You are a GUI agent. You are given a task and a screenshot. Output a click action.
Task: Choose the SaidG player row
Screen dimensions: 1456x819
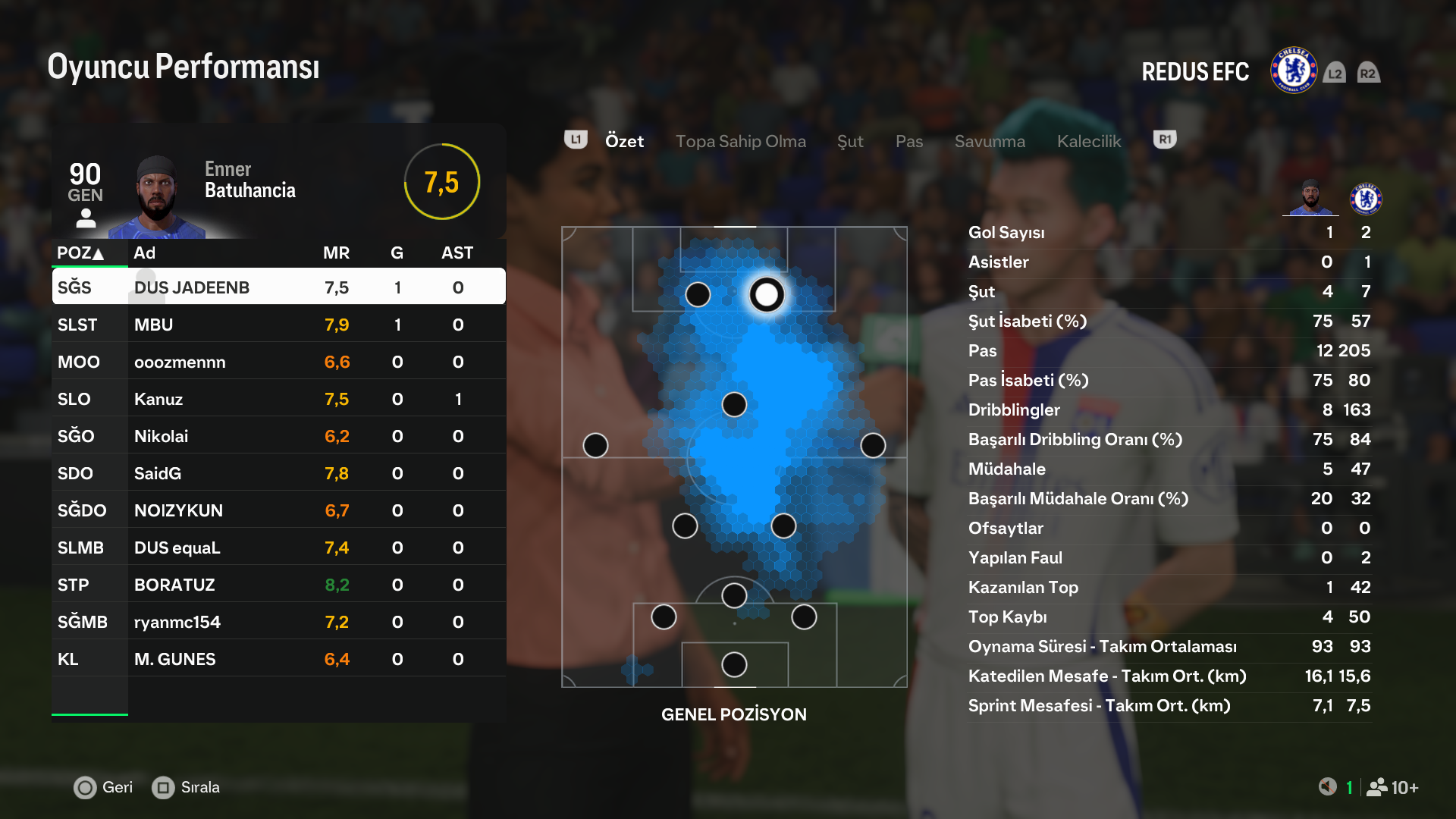[x=278, y=473]
